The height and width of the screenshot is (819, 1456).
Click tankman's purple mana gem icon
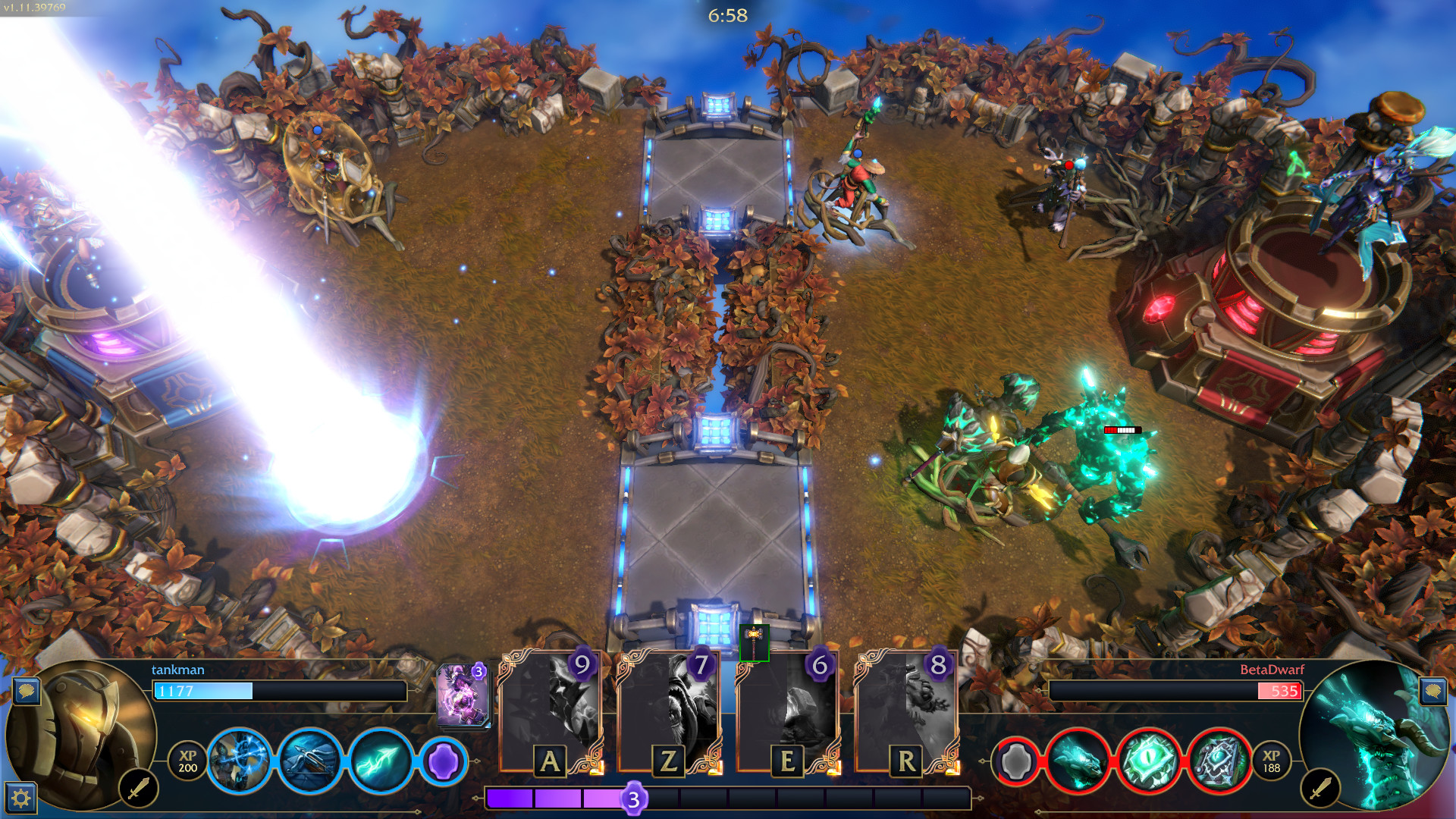point(443,761)
